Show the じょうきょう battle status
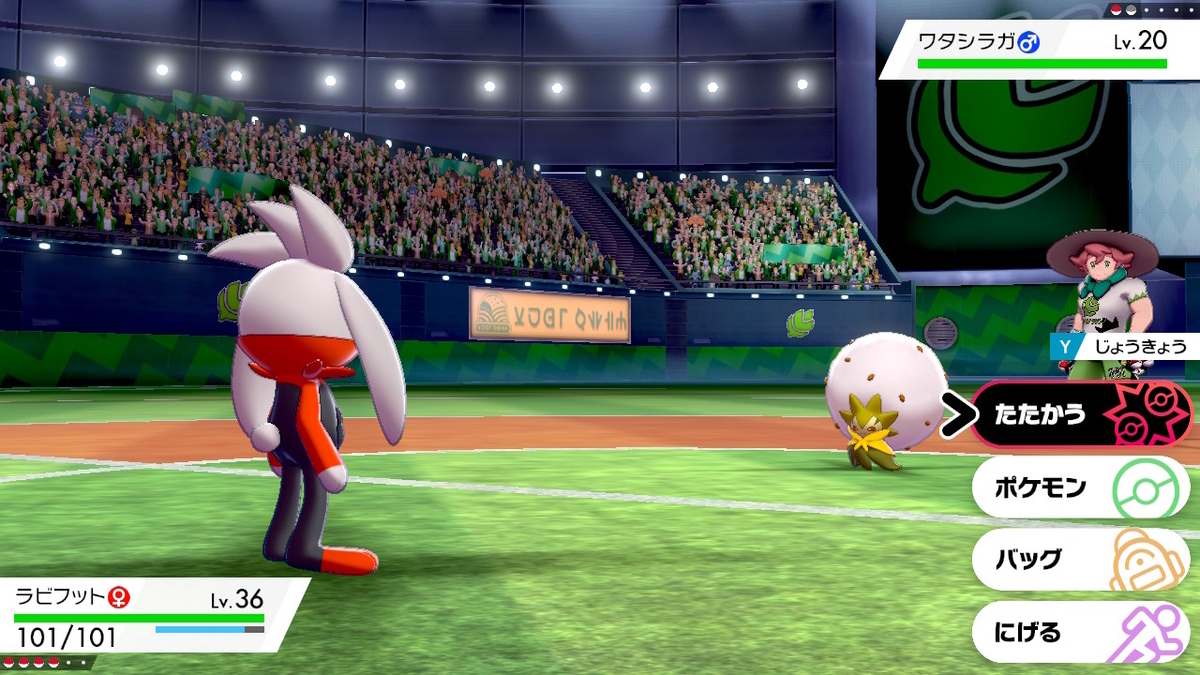 pos(1122,347)
